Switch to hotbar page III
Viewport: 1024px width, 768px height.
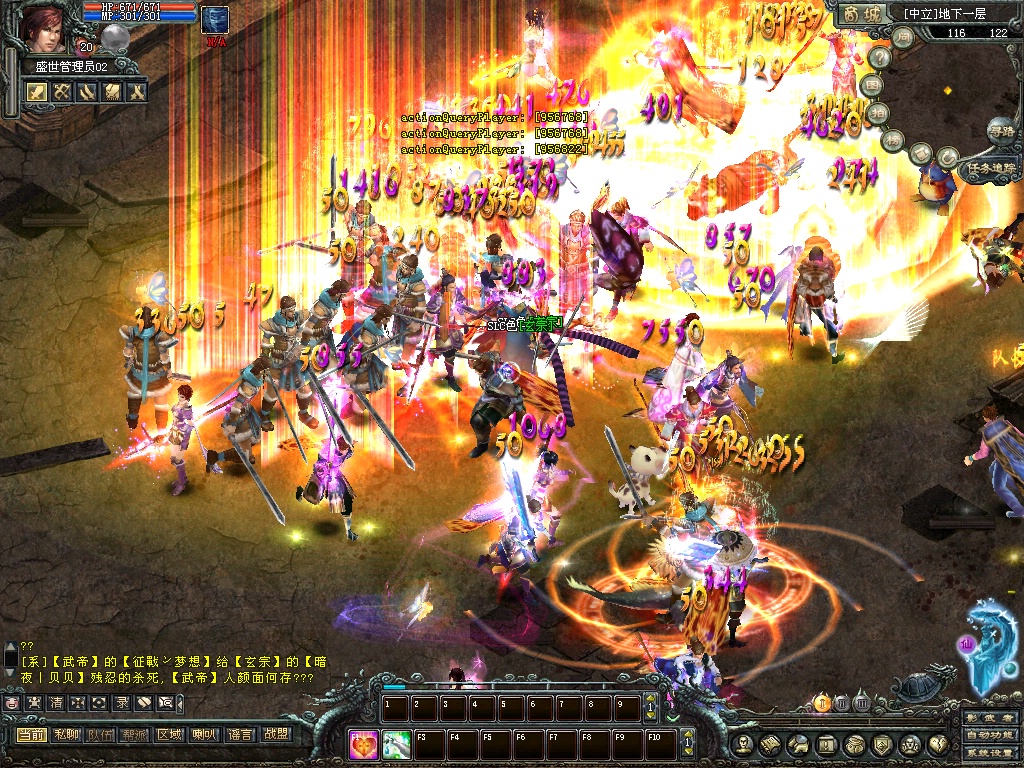[x=861, y=703]
